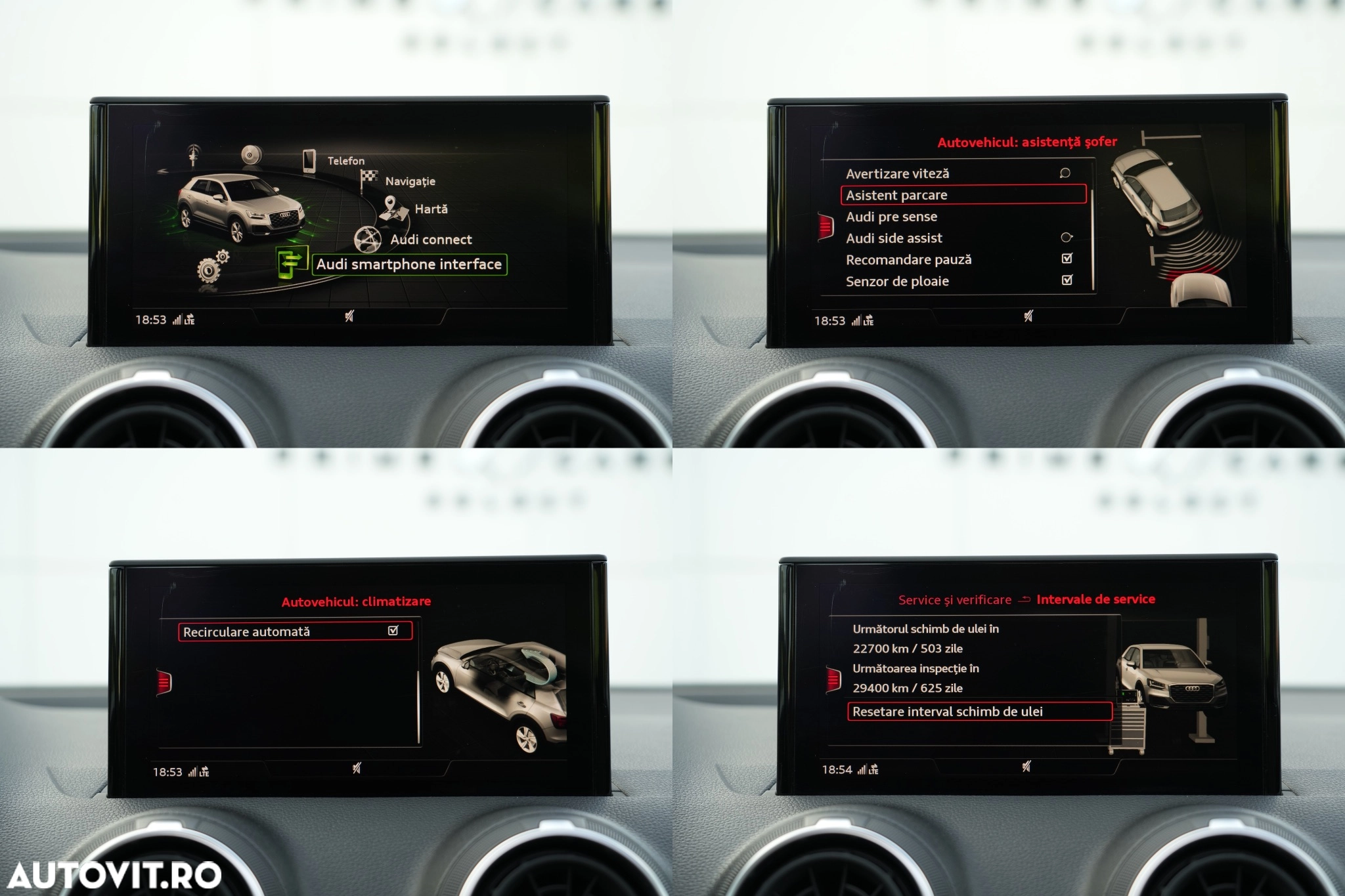This screenshot has width=1345, height=896.
Task: Open the gear-shaped settings icon
Action: pyautogui.click(x=211, y=267)
